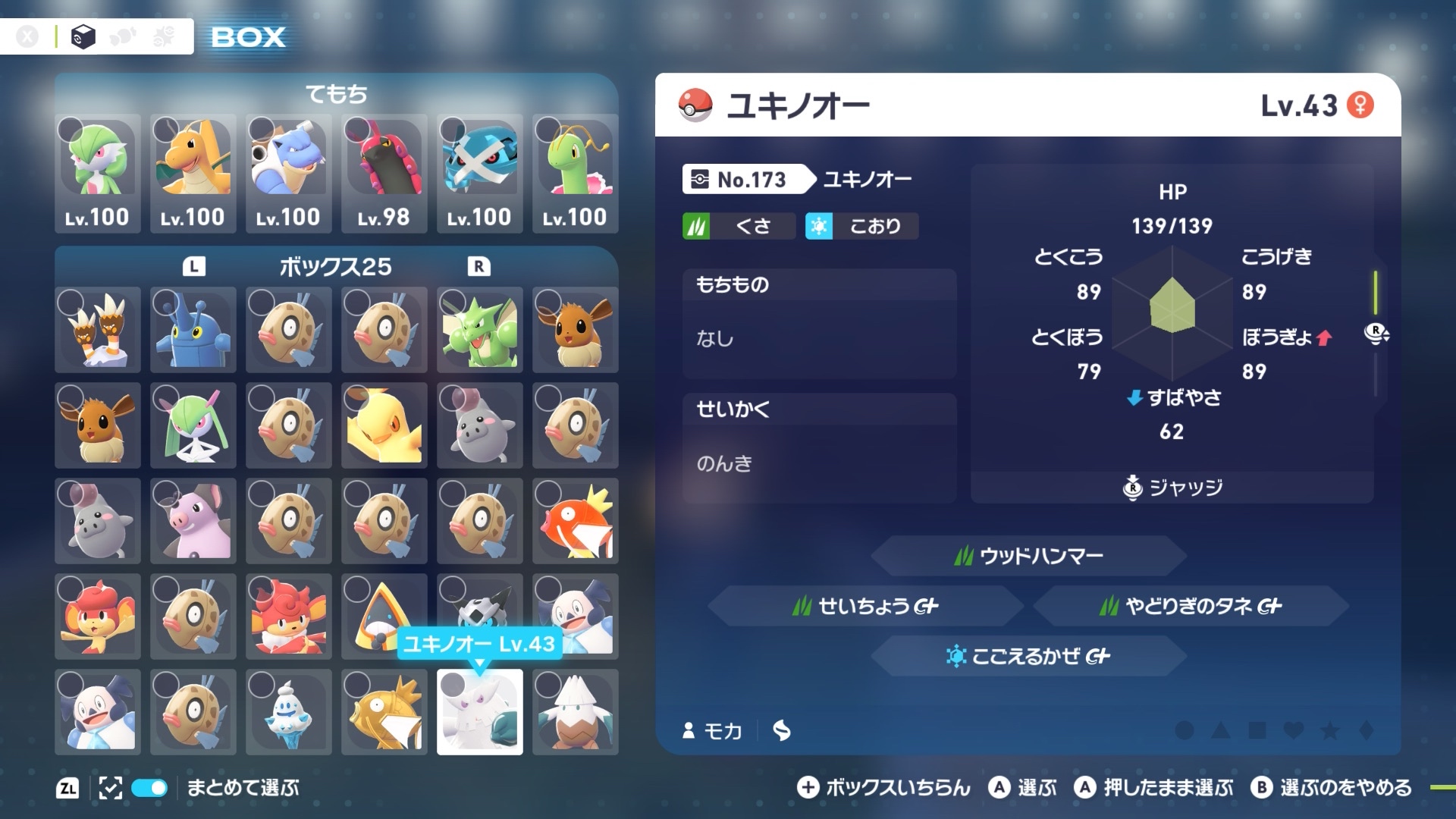This screenshot has height=819, width=1456.
Task: Go to next box with R arrow
Action: coord(479,267)
